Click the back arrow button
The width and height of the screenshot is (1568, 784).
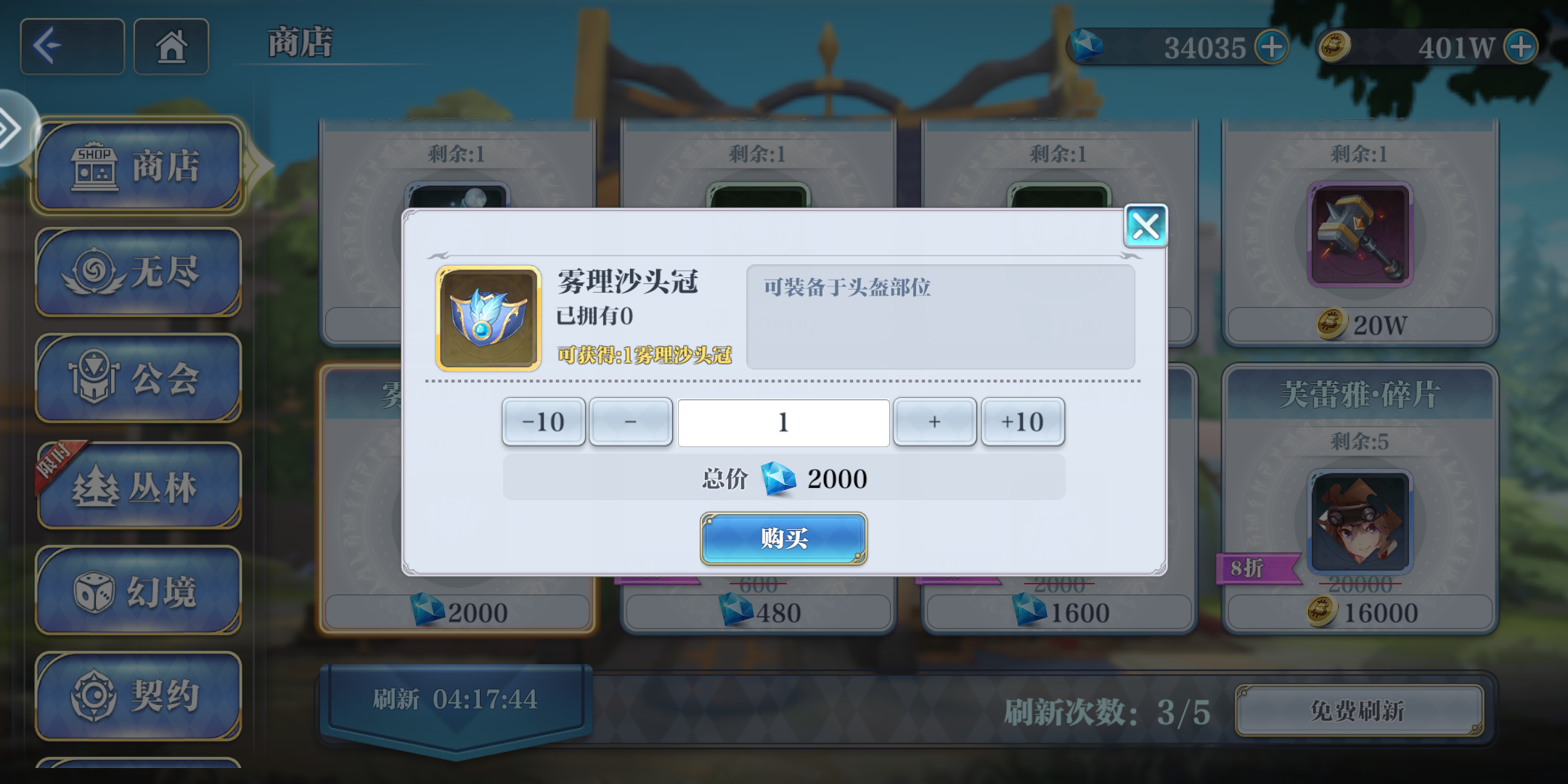(71, 46)
